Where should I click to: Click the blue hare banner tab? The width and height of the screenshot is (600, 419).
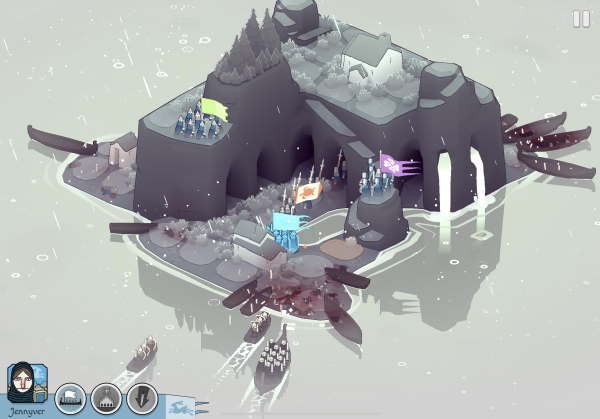pyautogui.click(x=182, y=406)
